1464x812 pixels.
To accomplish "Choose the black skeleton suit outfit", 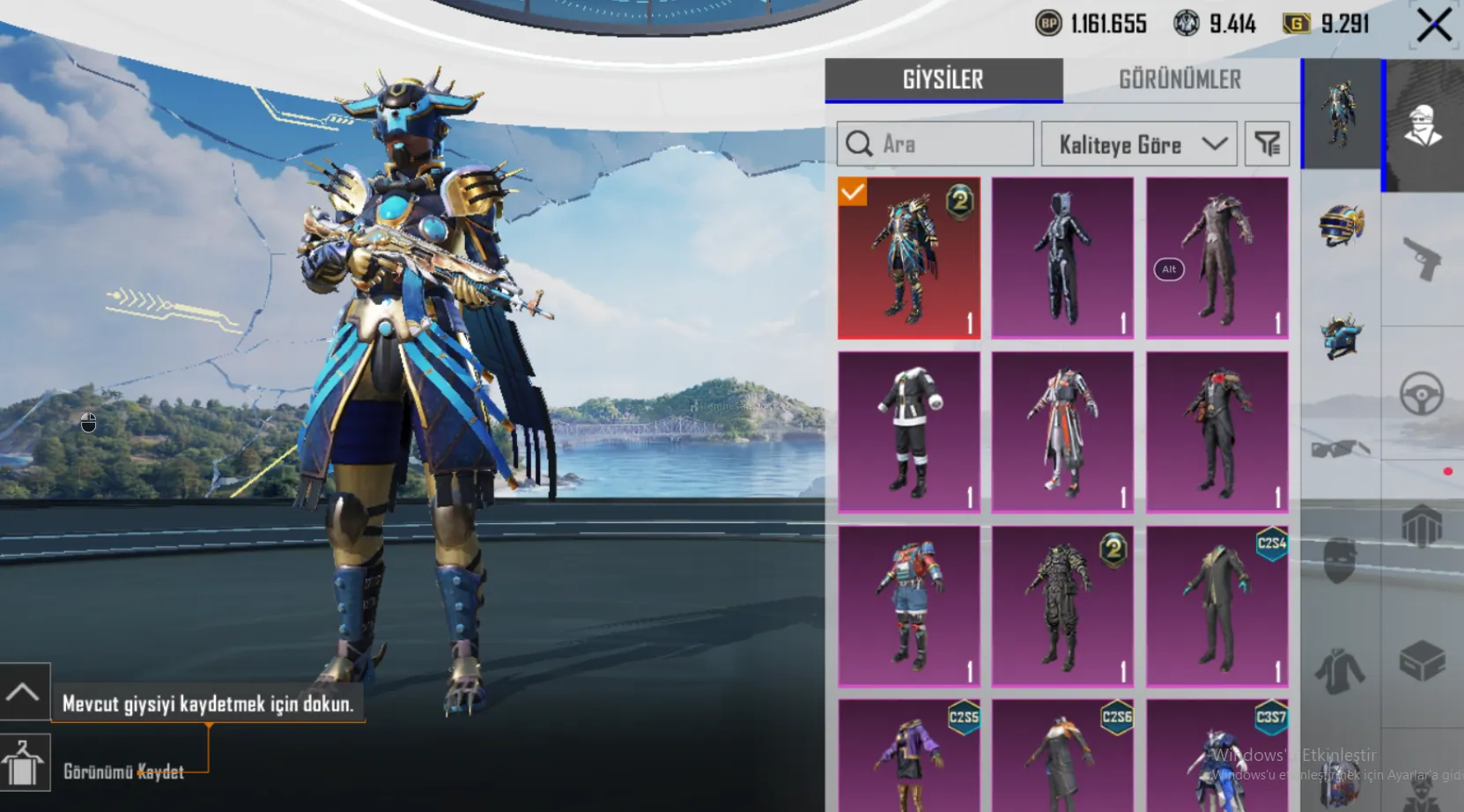I will (1062, 258).
